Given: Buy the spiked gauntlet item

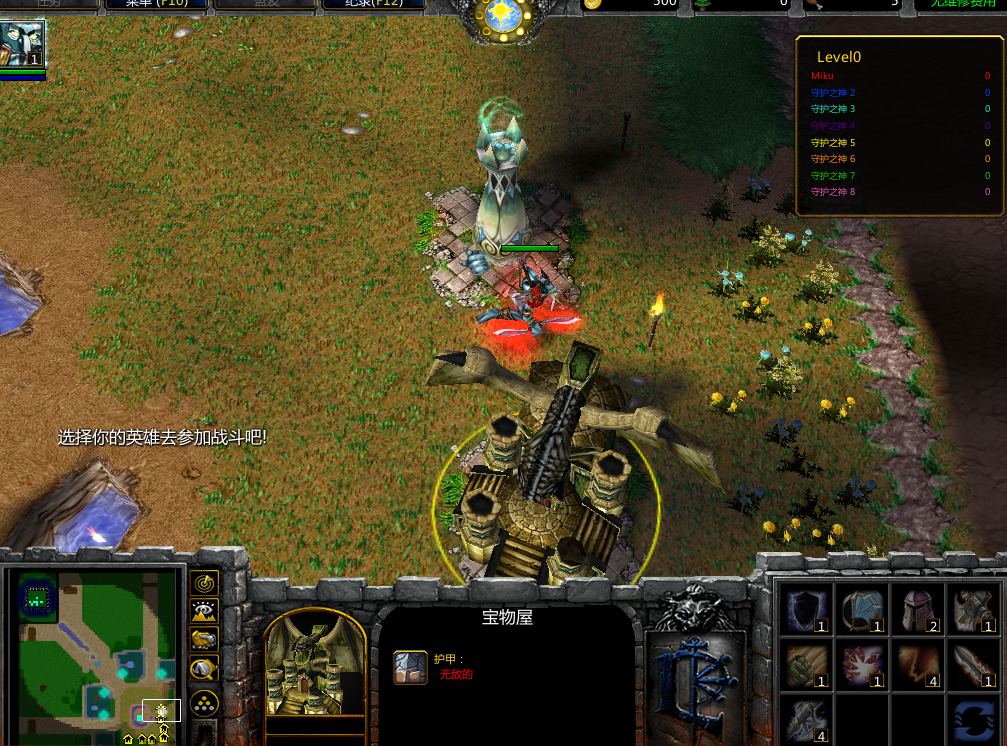Looking at the screenshot, I should click(973, 611).
